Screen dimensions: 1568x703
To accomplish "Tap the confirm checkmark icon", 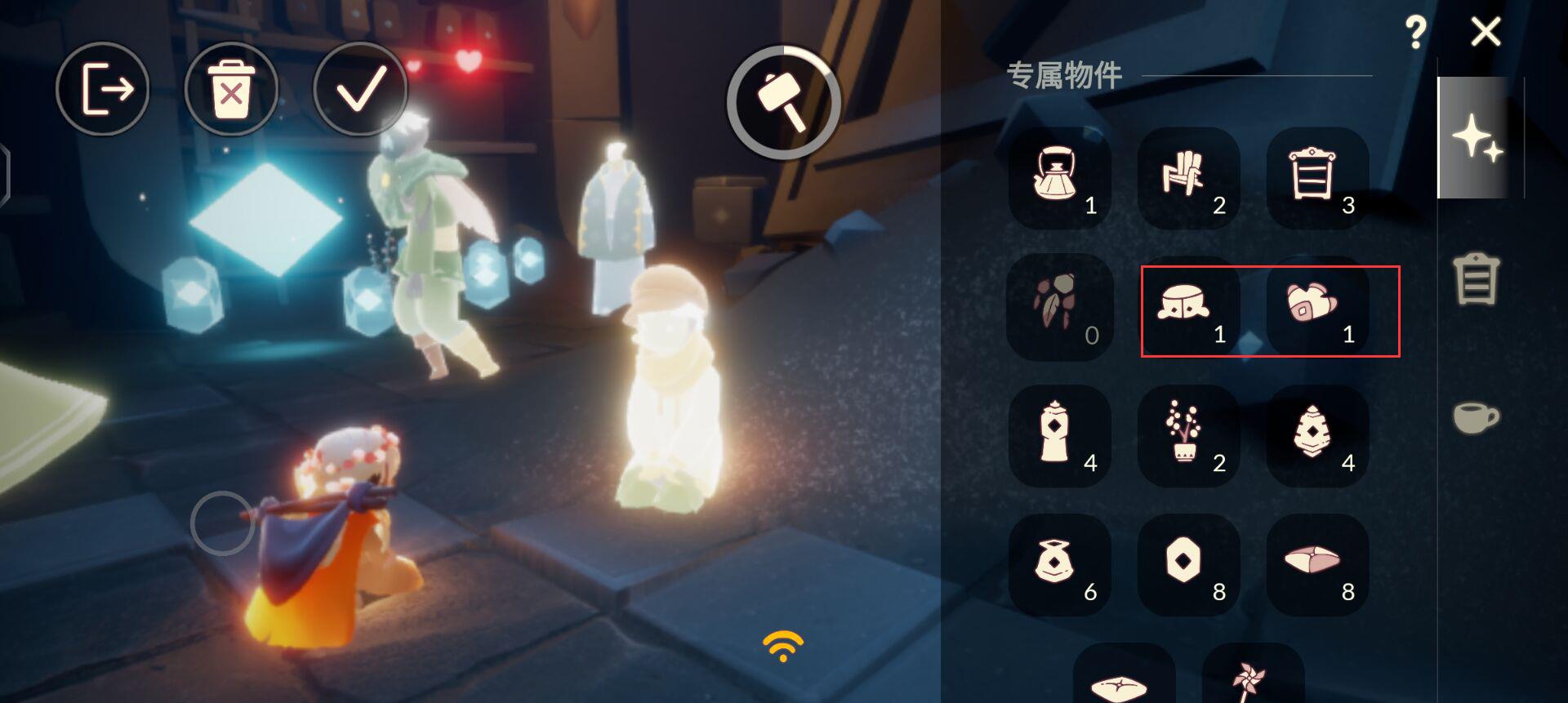I will 359,90.
